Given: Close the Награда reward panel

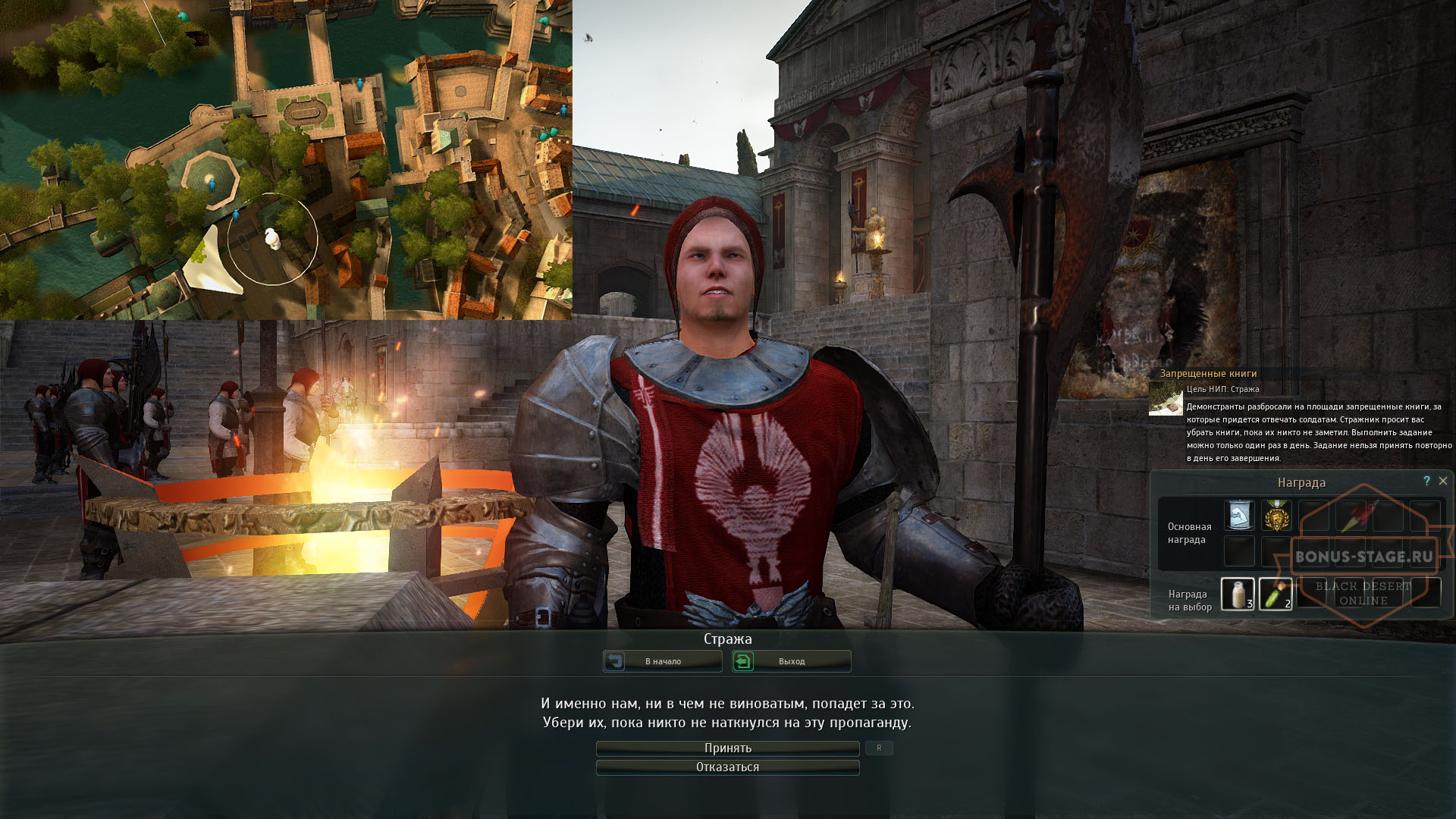Looking at the screenshot, I should coord(1443,481).
